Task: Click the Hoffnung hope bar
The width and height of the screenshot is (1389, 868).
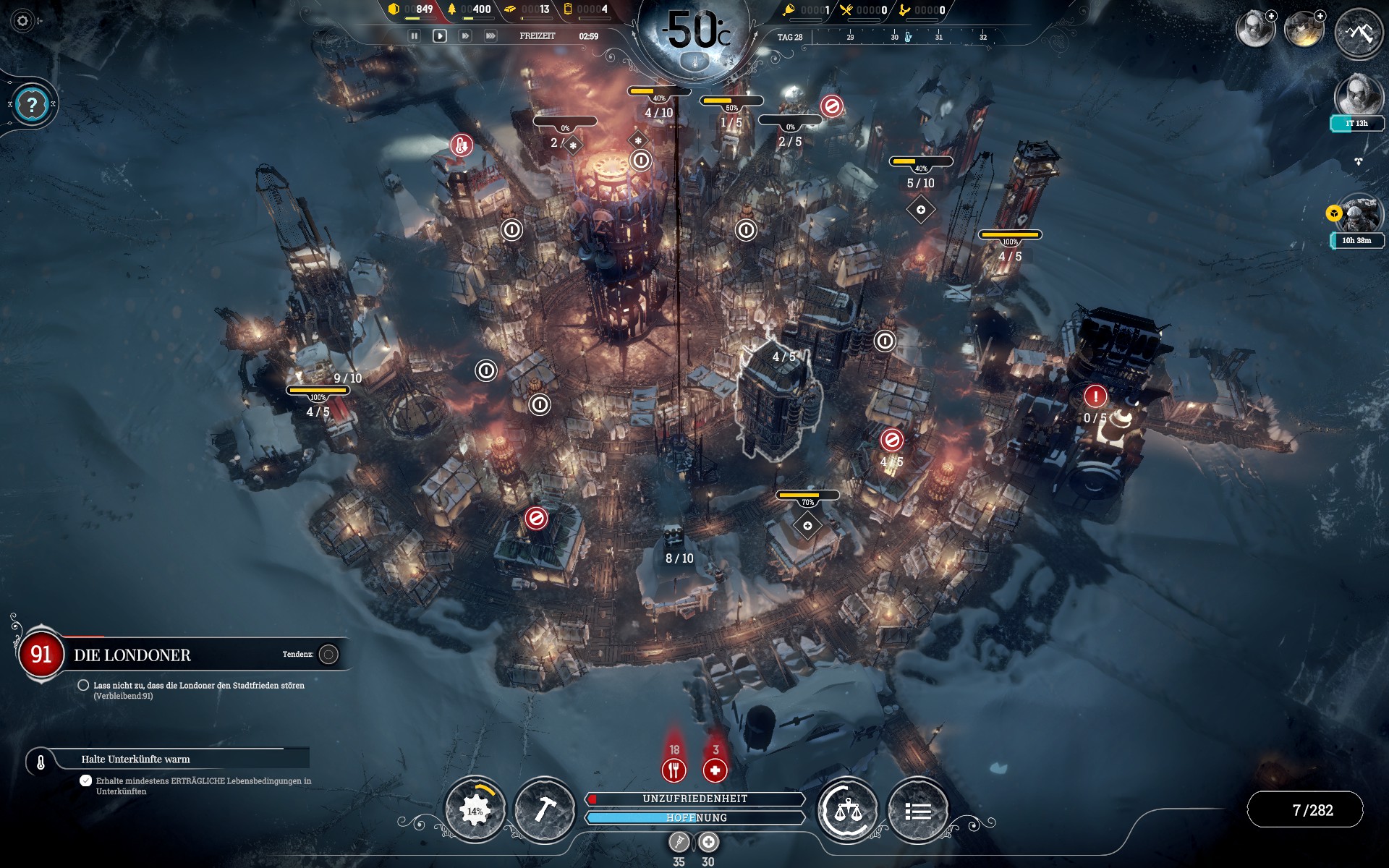Action: [695, 817]
